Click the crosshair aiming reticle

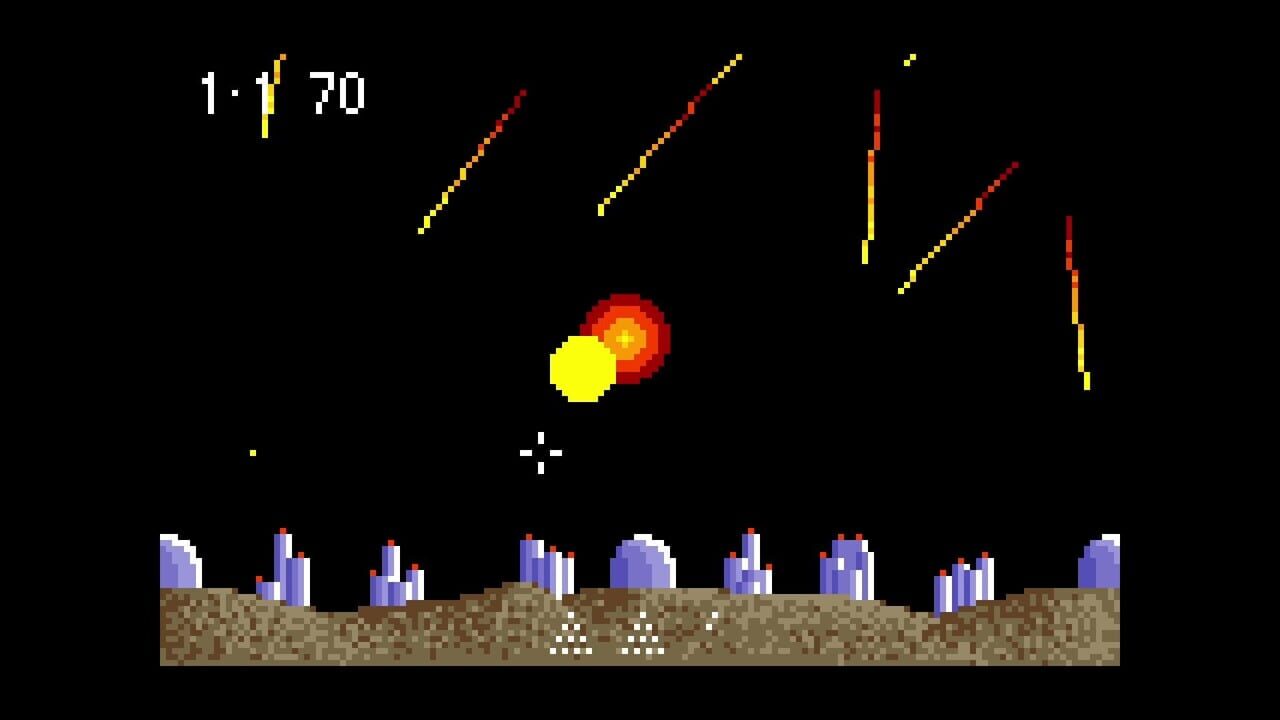pos(539,453)
